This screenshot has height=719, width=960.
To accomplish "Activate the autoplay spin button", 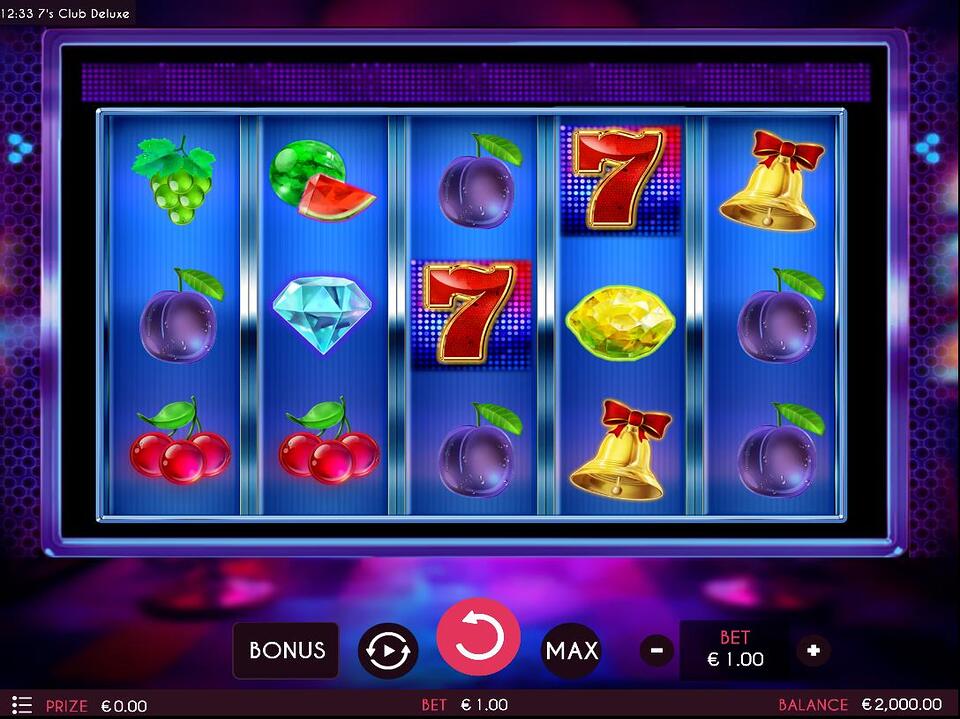I will [387, 650].
